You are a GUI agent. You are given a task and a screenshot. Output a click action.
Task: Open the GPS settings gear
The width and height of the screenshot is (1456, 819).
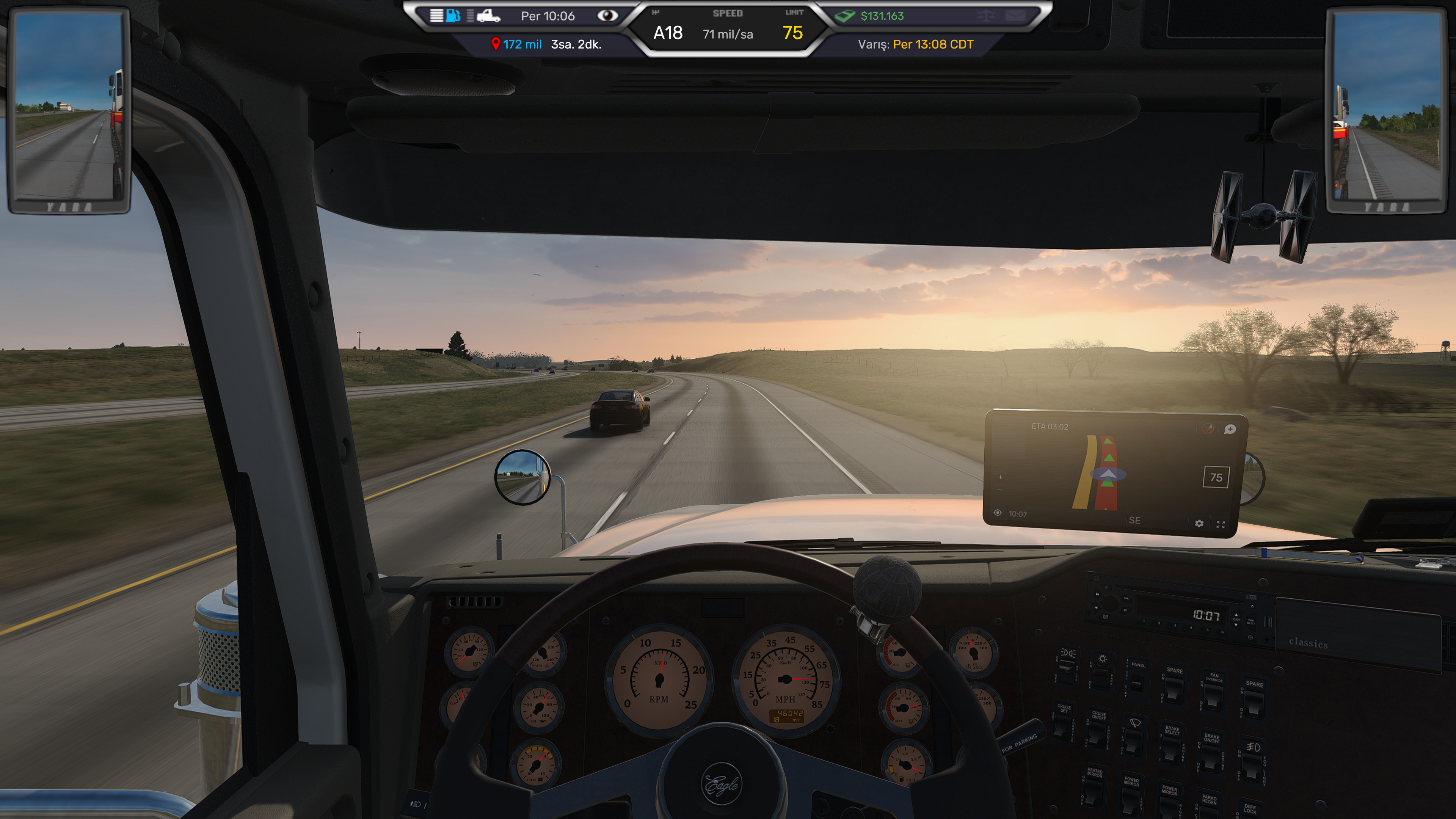tap(1199, 523)
